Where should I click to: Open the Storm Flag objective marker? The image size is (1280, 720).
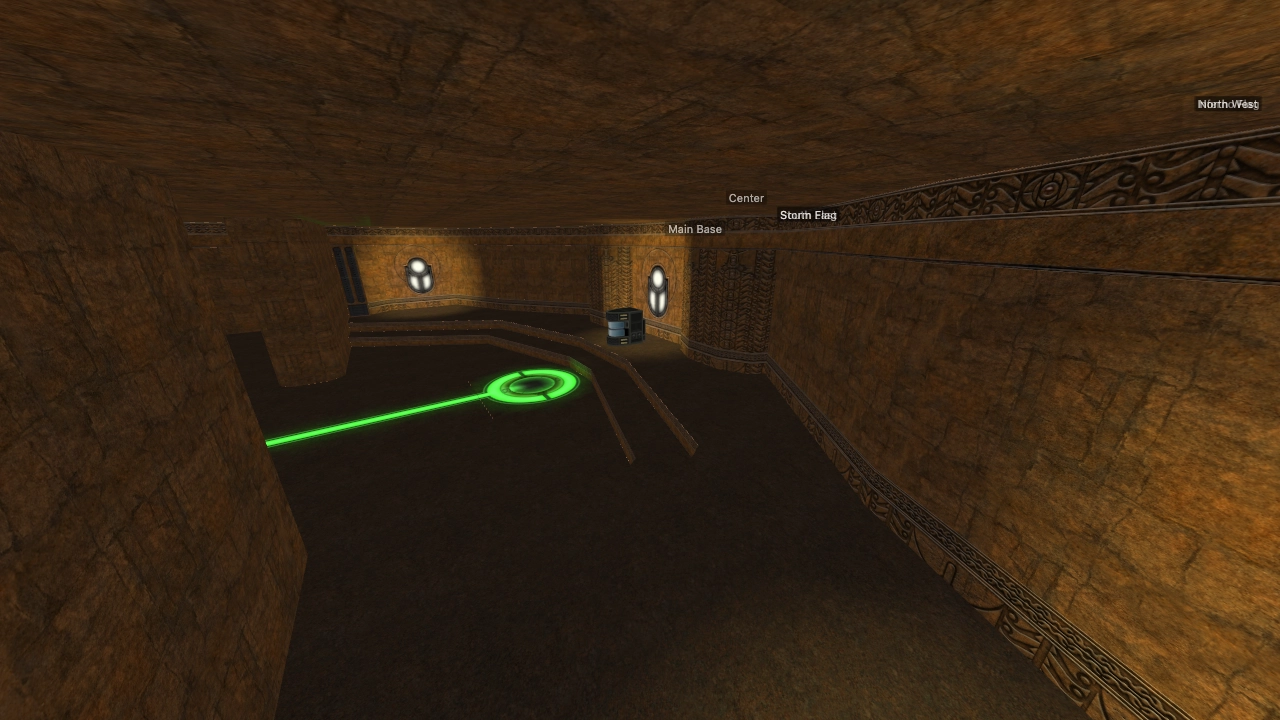[808, 214]
